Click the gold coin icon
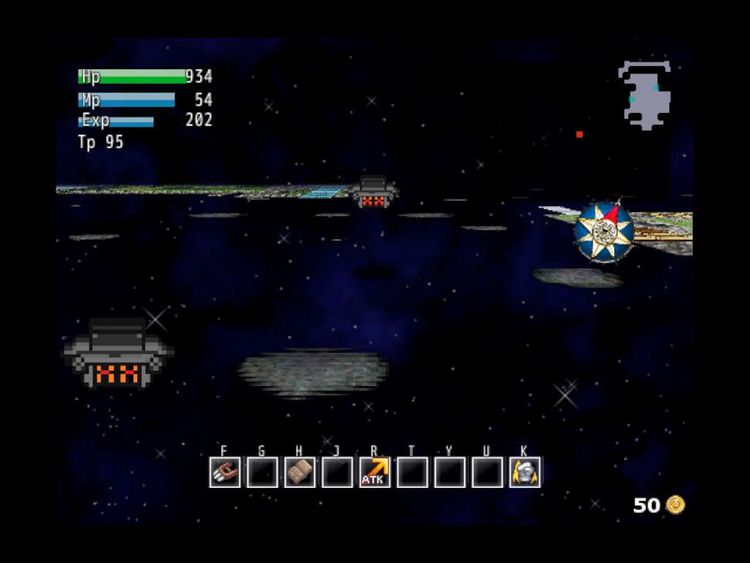Screen dimensions: 750x563 [x=677, y=504]
